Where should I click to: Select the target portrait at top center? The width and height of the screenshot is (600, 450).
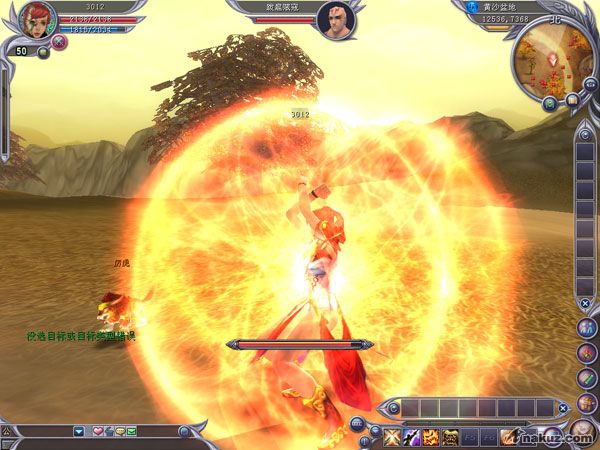pos(335,19)
